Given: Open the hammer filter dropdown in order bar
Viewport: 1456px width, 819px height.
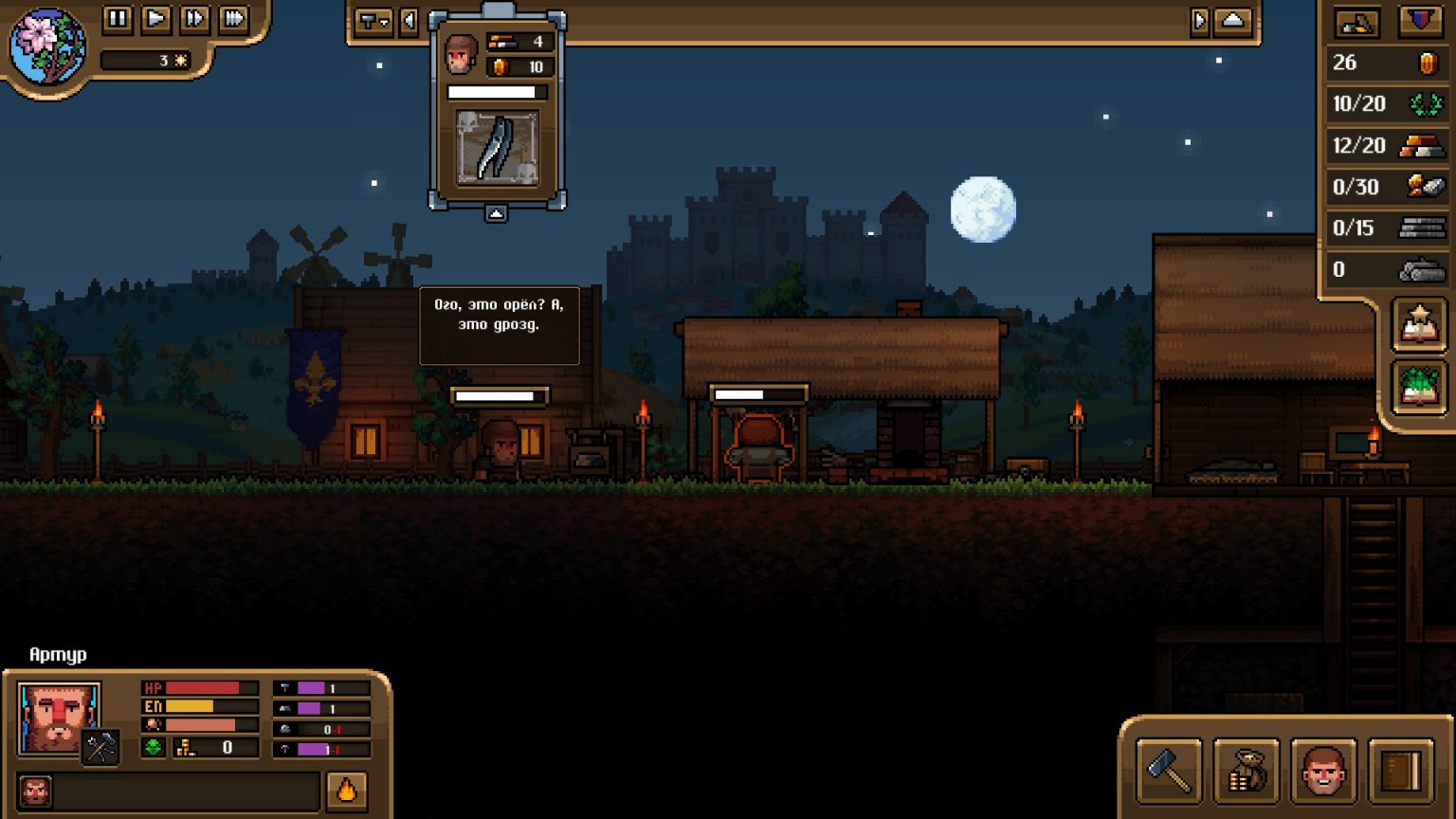Looking at the screenshot, I should 373,21.
